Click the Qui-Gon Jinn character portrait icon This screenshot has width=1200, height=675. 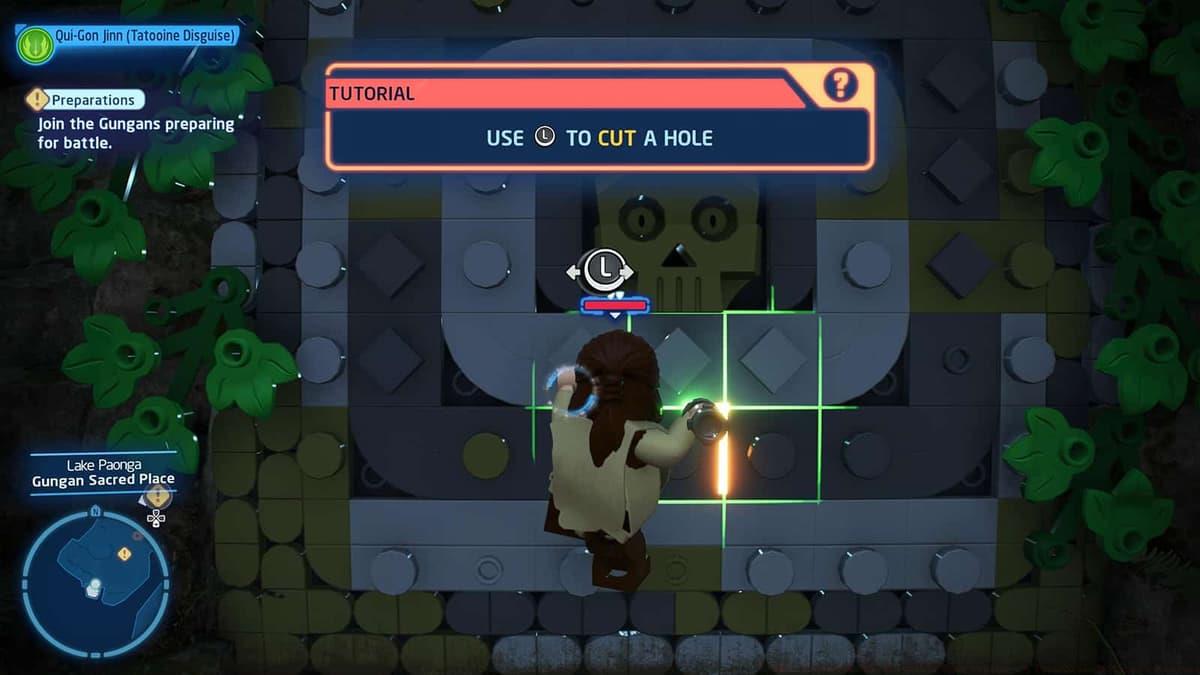[x=35, y=45]
